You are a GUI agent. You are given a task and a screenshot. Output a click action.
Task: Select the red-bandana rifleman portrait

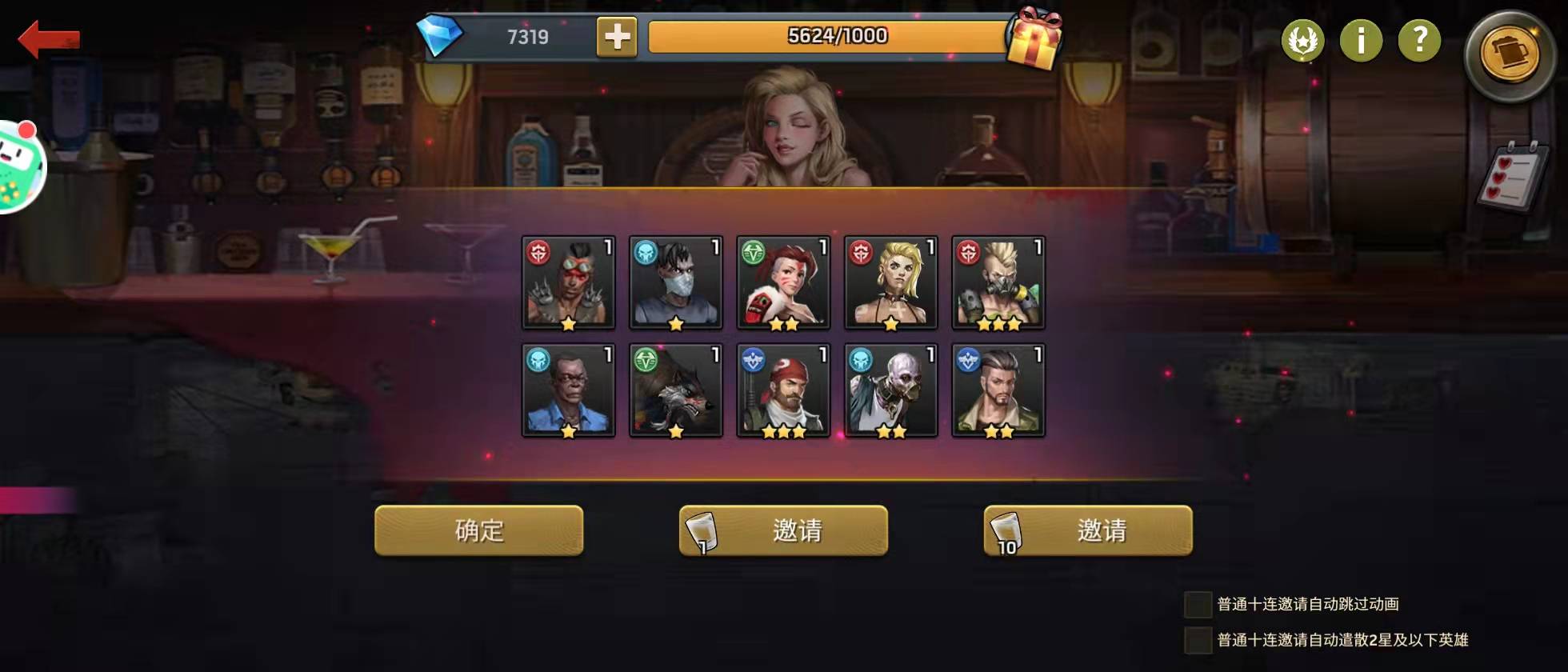pos(783,390)
